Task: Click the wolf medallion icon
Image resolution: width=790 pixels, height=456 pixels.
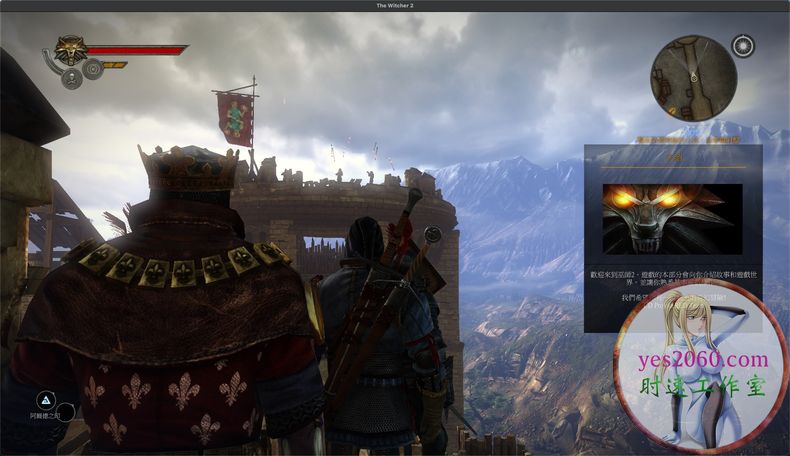Action: 69,50
